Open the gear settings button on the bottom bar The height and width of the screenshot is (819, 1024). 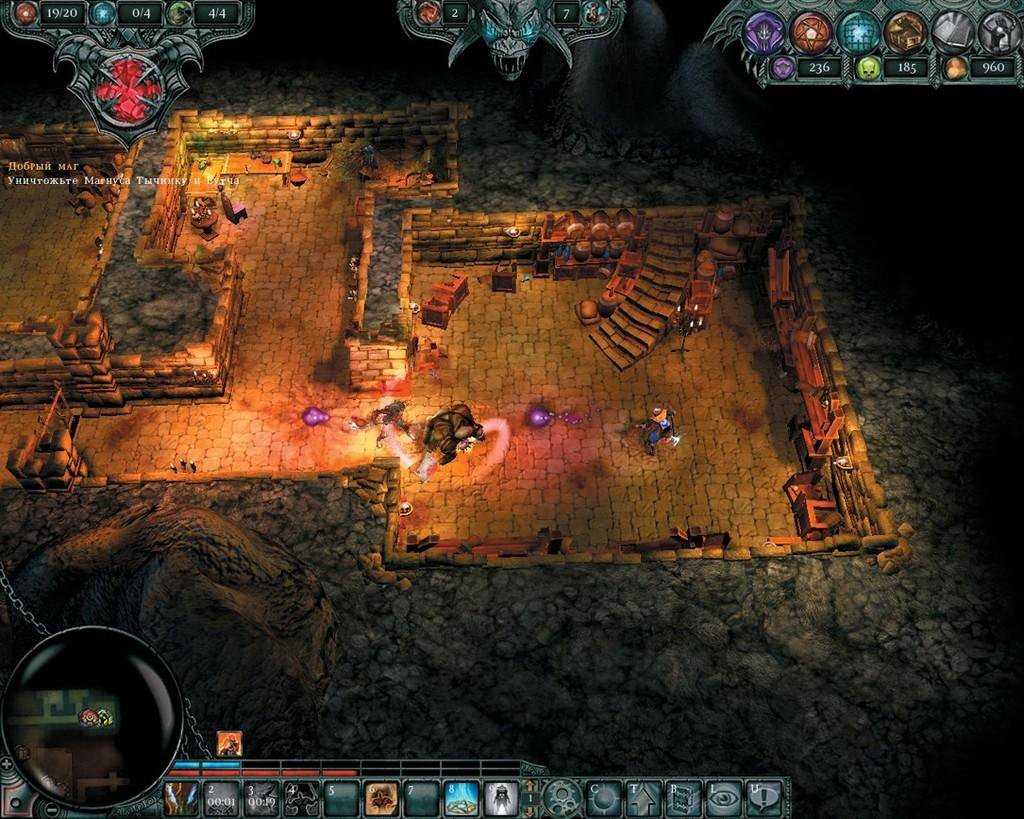coord(563,798)
